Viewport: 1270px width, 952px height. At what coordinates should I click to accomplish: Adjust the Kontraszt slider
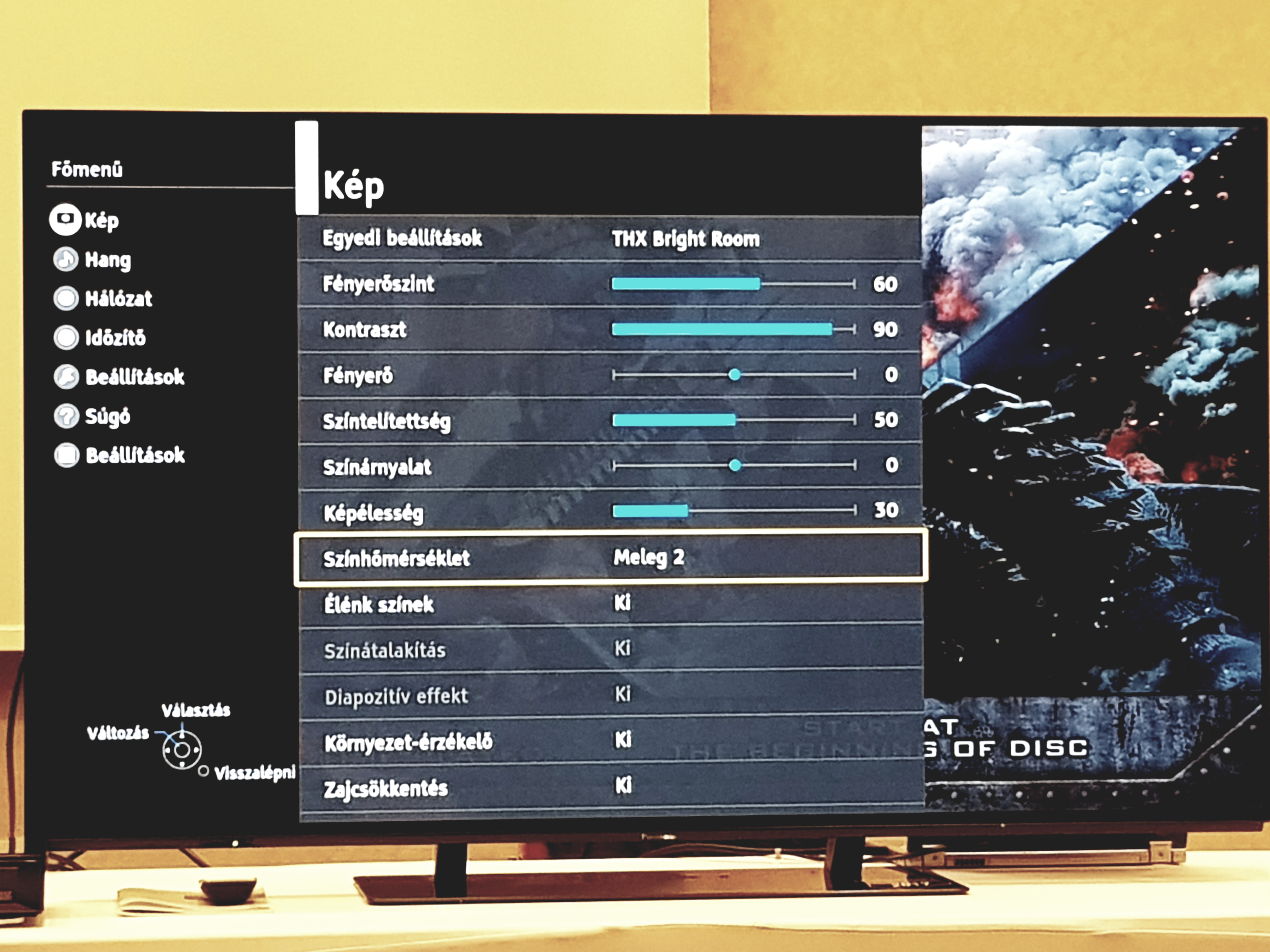(x=733, y=329)
